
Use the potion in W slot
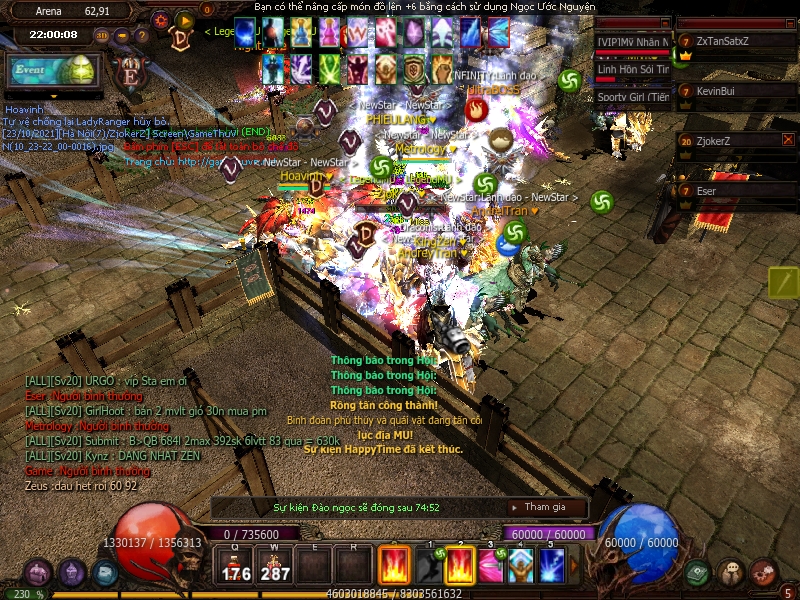pyautogui.click(x=274, y=566)
